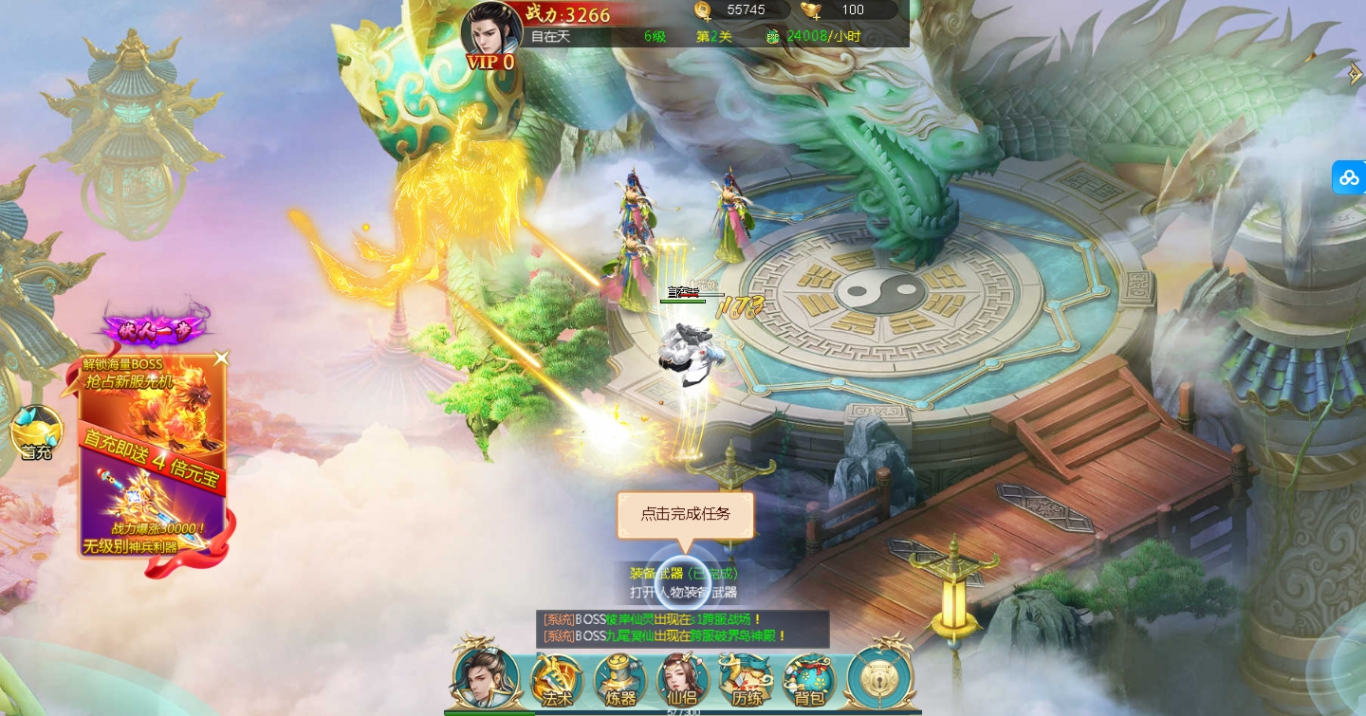Open the 仙侣 companion menu
Viewport: 1366px width, 716px height.
click(682, 680)
